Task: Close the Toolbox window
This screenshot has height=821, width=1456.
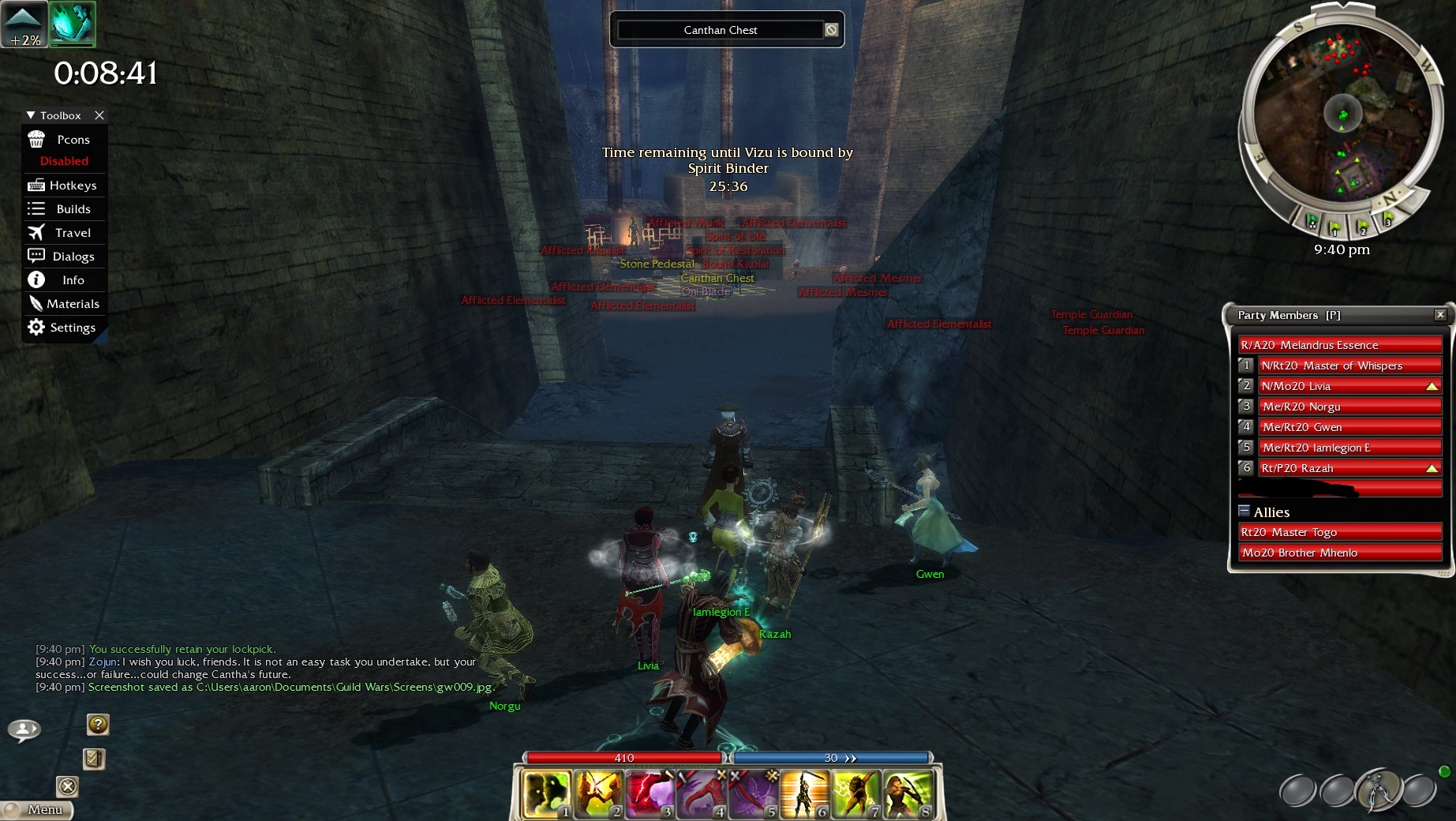Action: [x=99, y=115]
